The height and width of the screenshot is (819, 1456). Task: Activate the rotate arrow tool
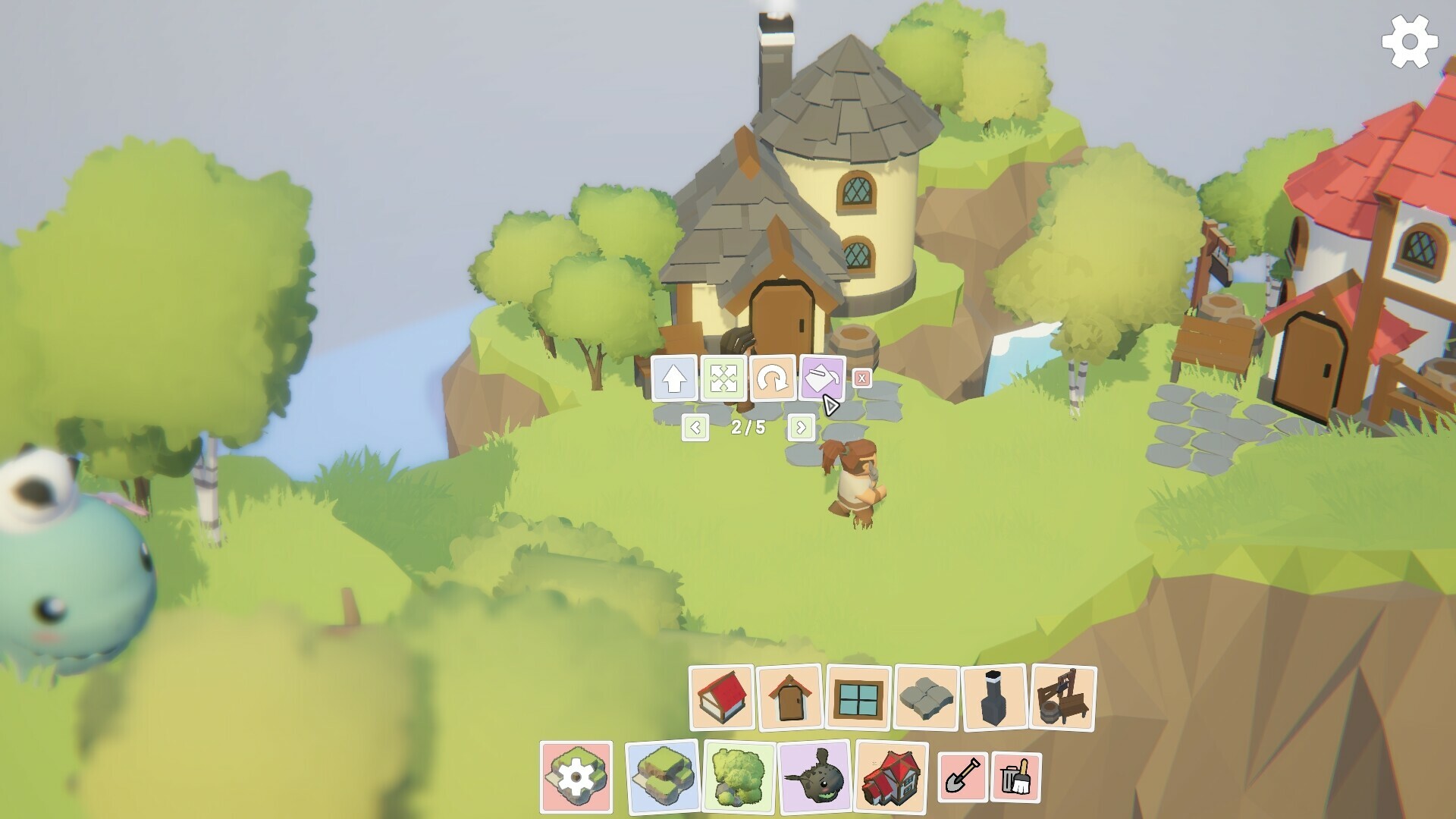tap(773, 378)
